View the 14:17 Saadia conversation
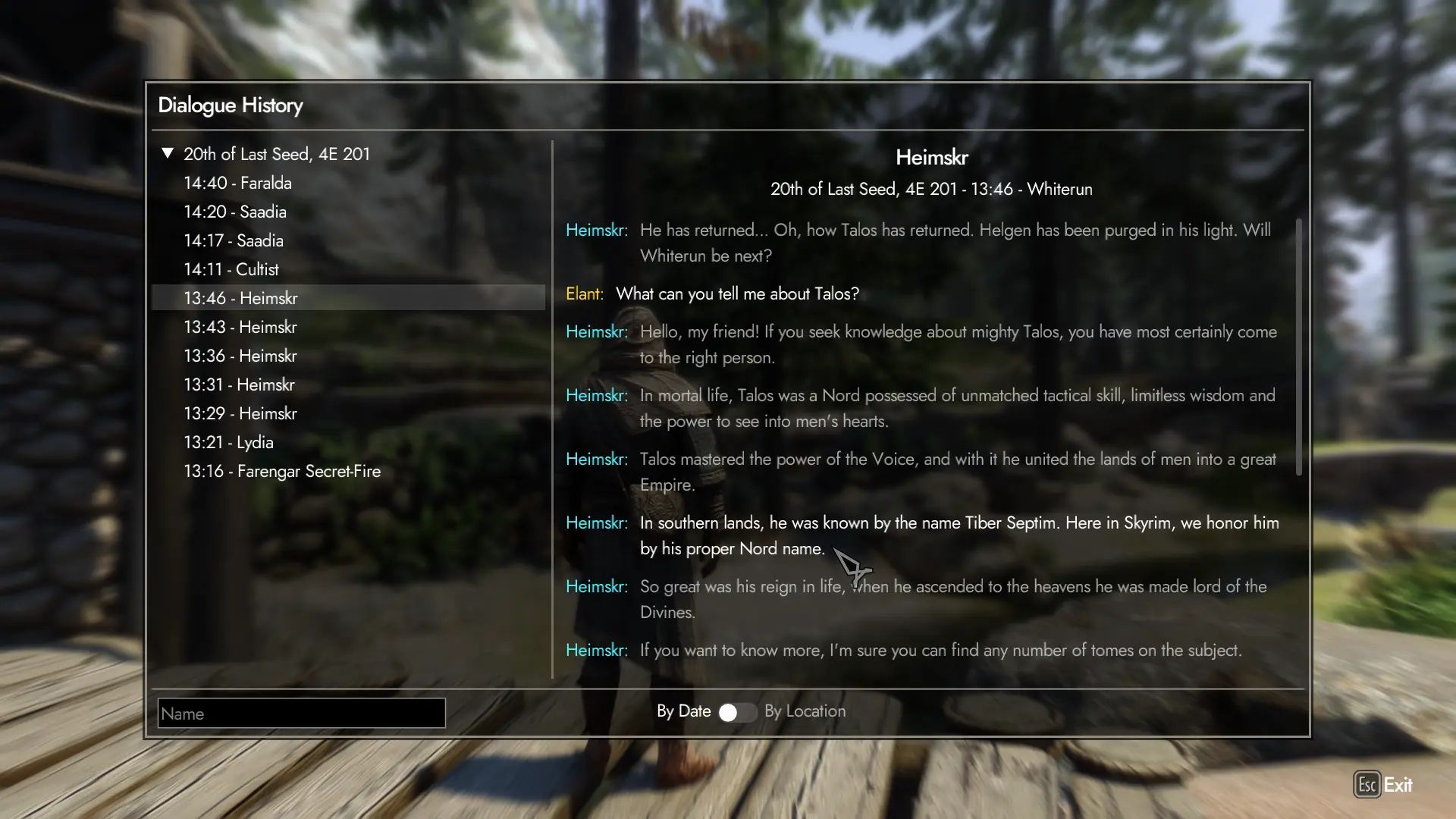The height and width of the screenshot is (819, 1456). tap(234, 240)
